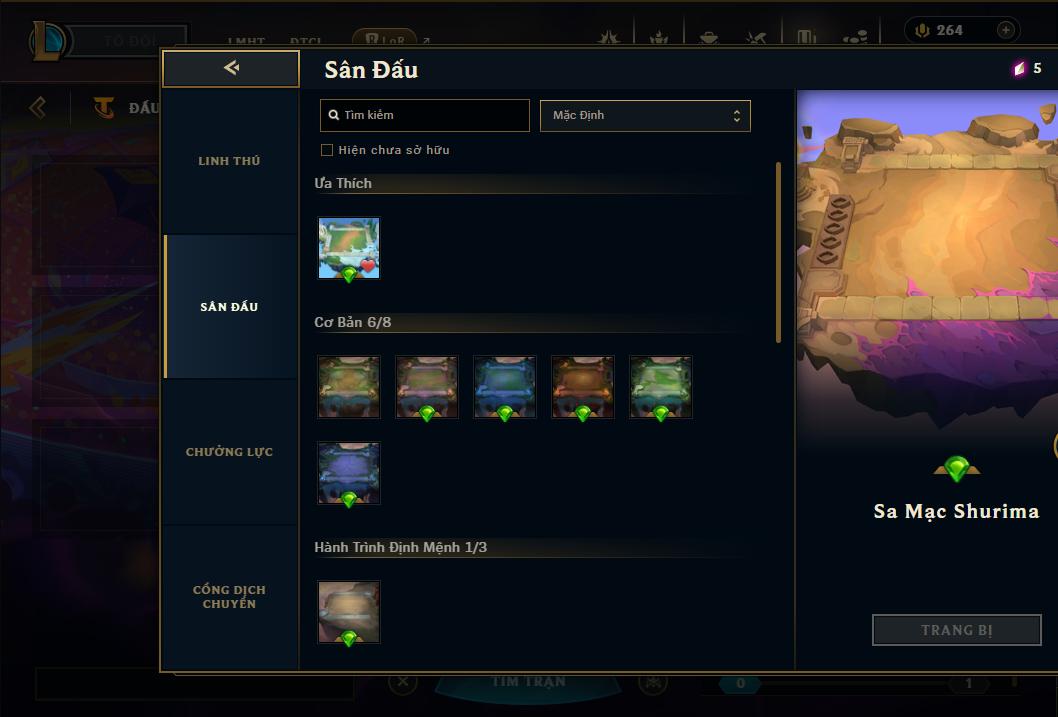Show the Cổng Dịch Chuyển tab

pos(229,597)
